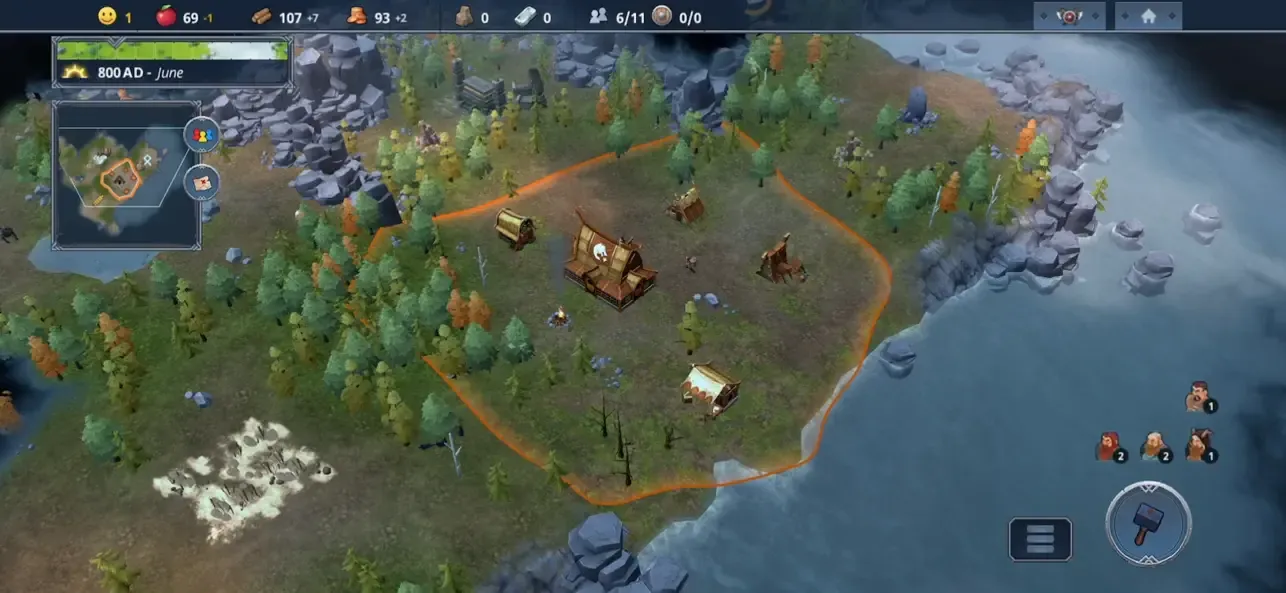Jump to the town hall with the home button
1286x593 pixels.
[x=1148, y=16]
